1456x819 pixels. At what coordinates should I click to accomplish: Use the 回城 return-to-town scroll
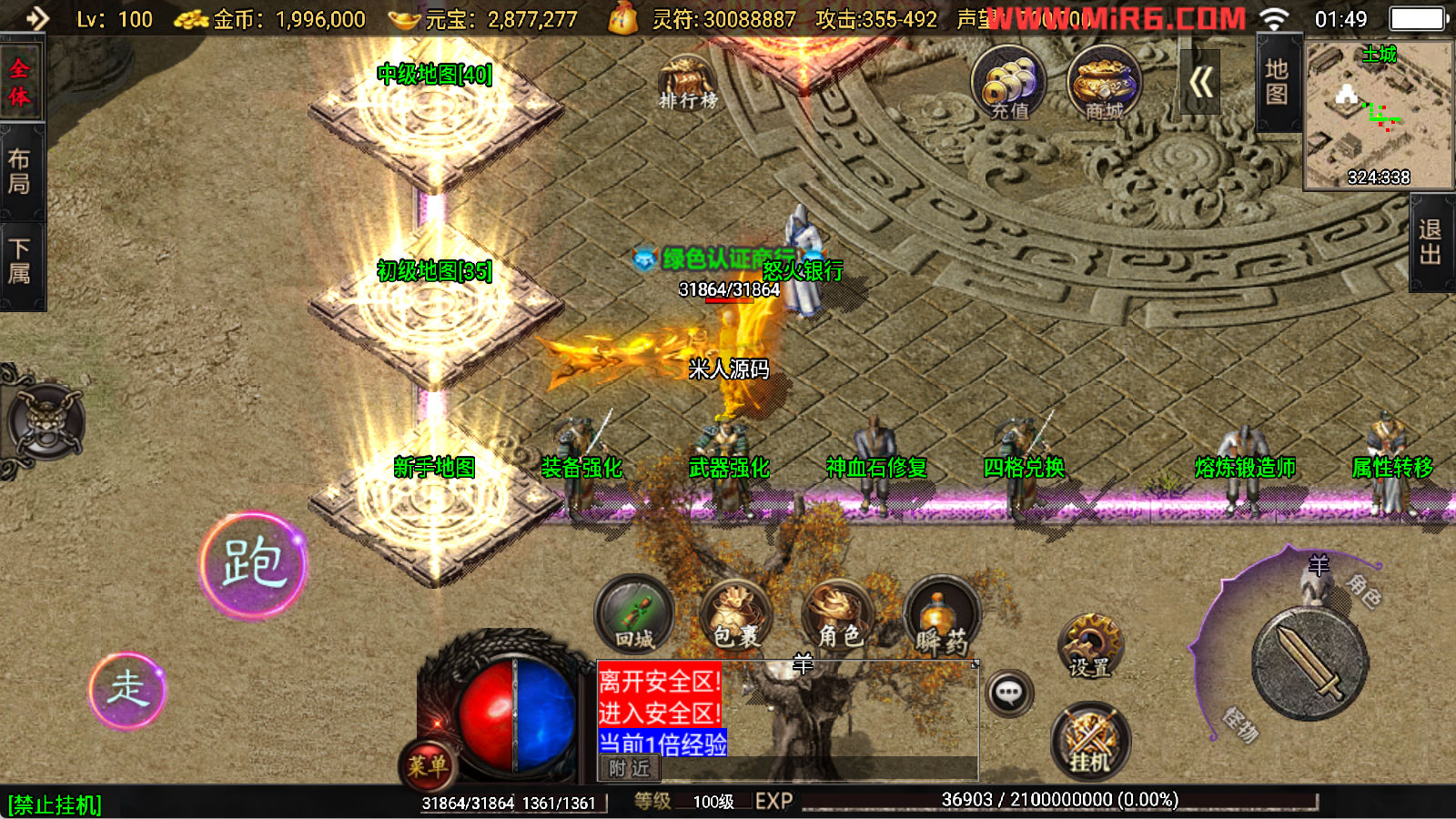[634, 615]
